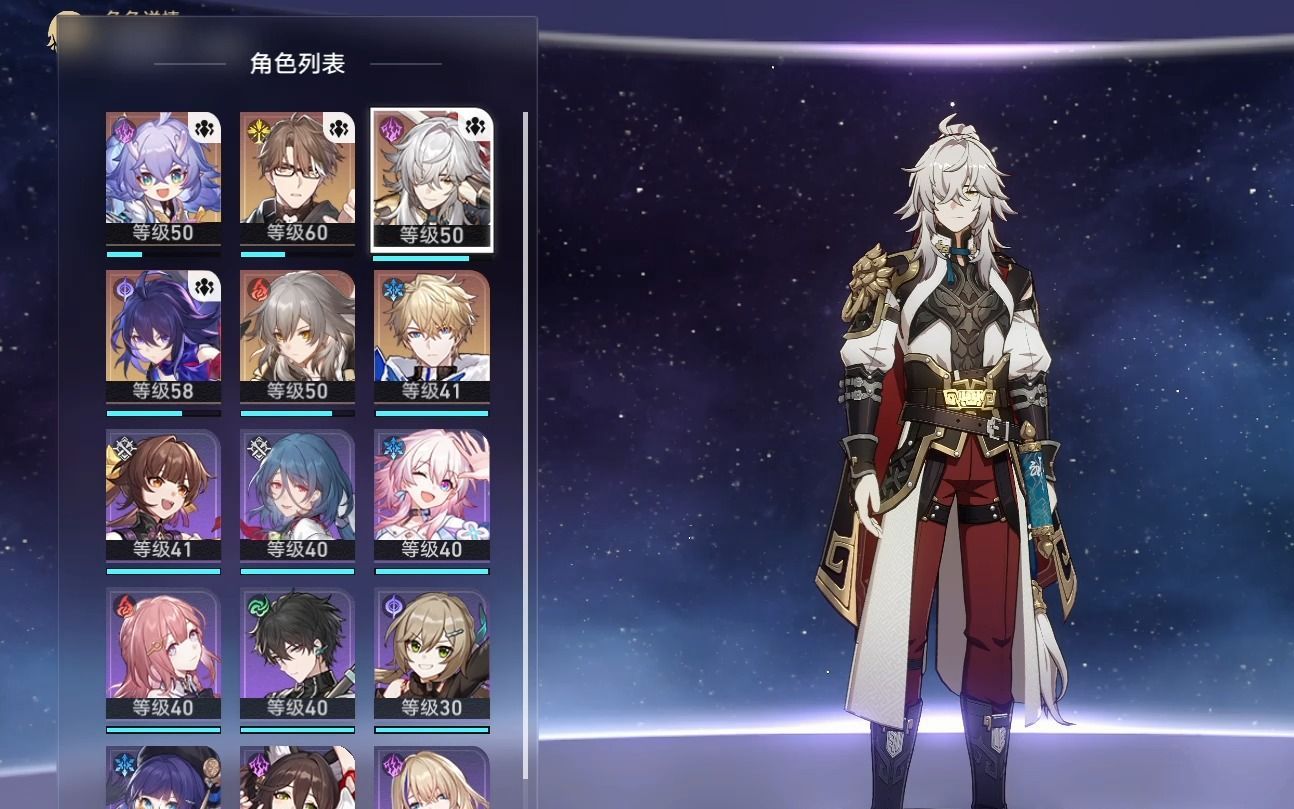
Task: Pick Natasha, the blue-haired level 40 character
Action: [x=297, y=496]
